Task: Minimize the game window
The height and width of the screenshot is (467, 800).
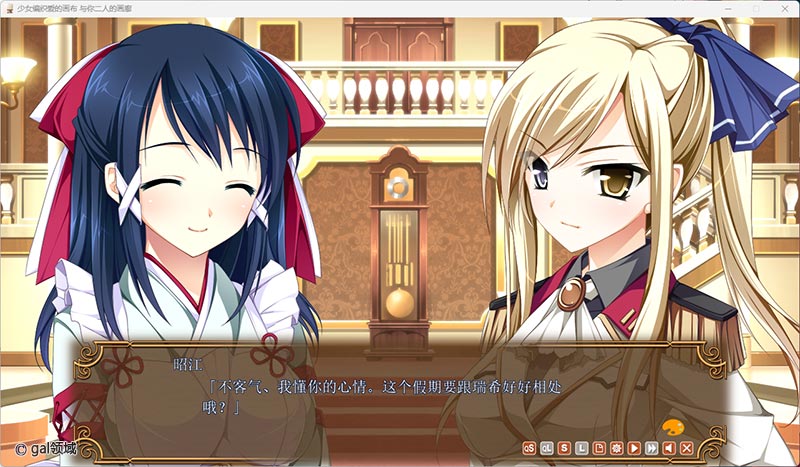Action: (727, 8)
